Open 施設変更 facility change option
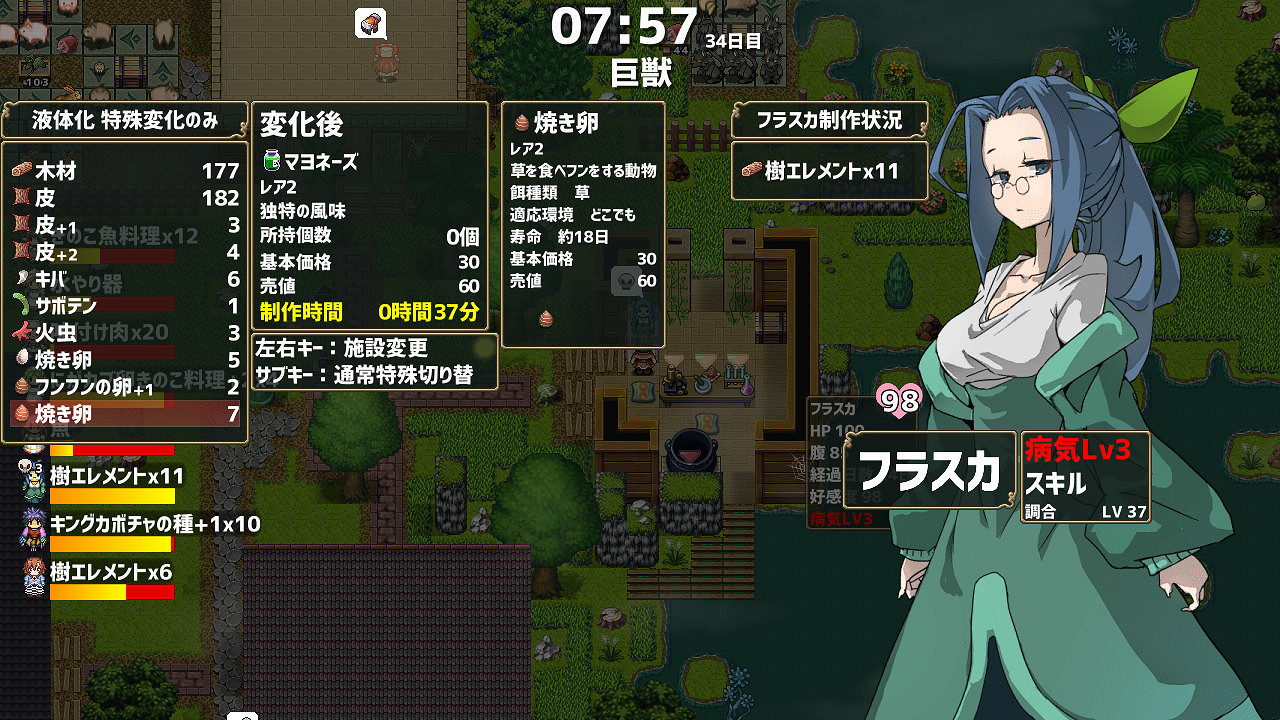 pyautogui.click(x=340, y=347)
